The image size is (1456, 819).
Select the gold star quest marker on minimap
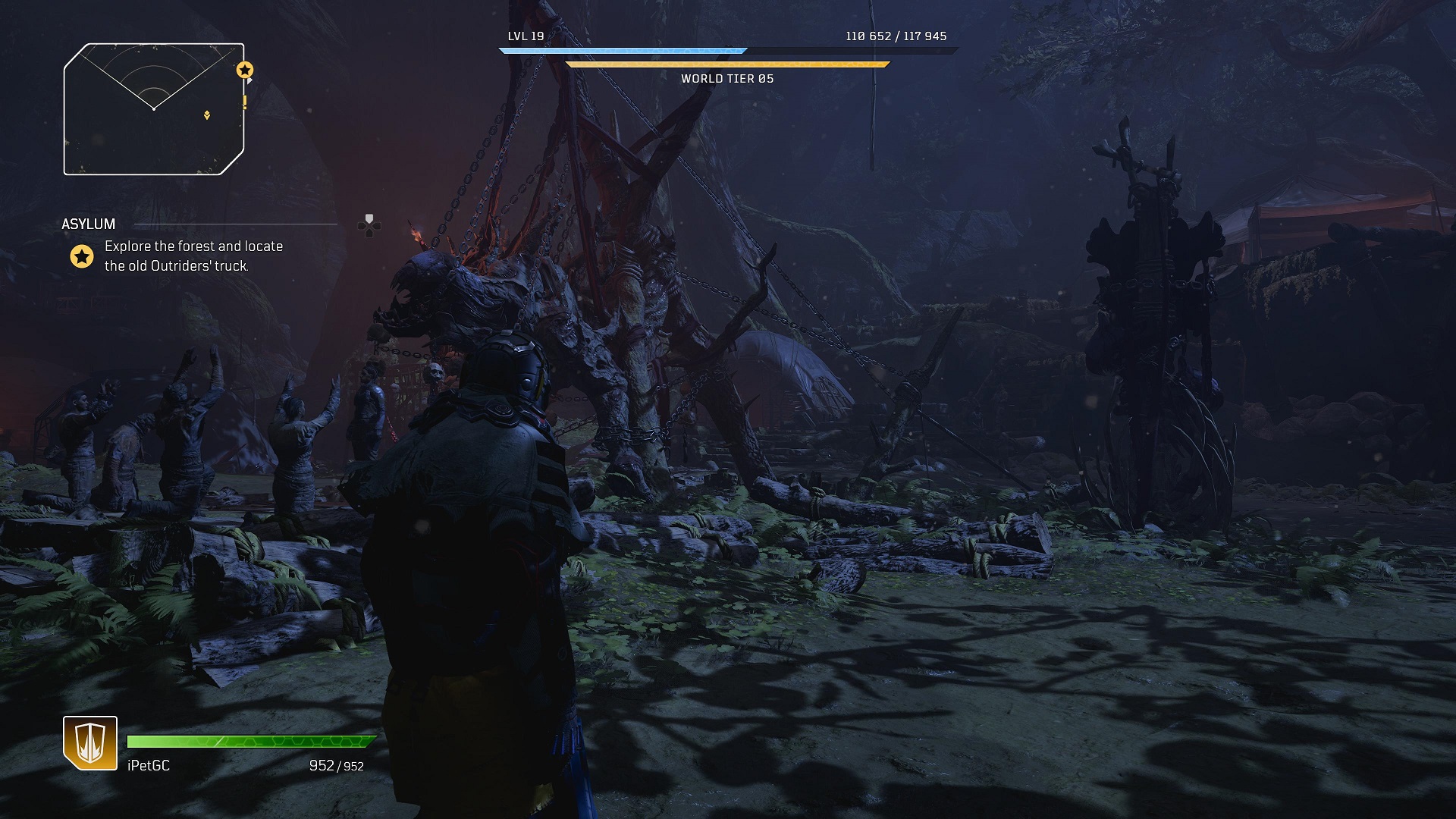pos(244,71)
